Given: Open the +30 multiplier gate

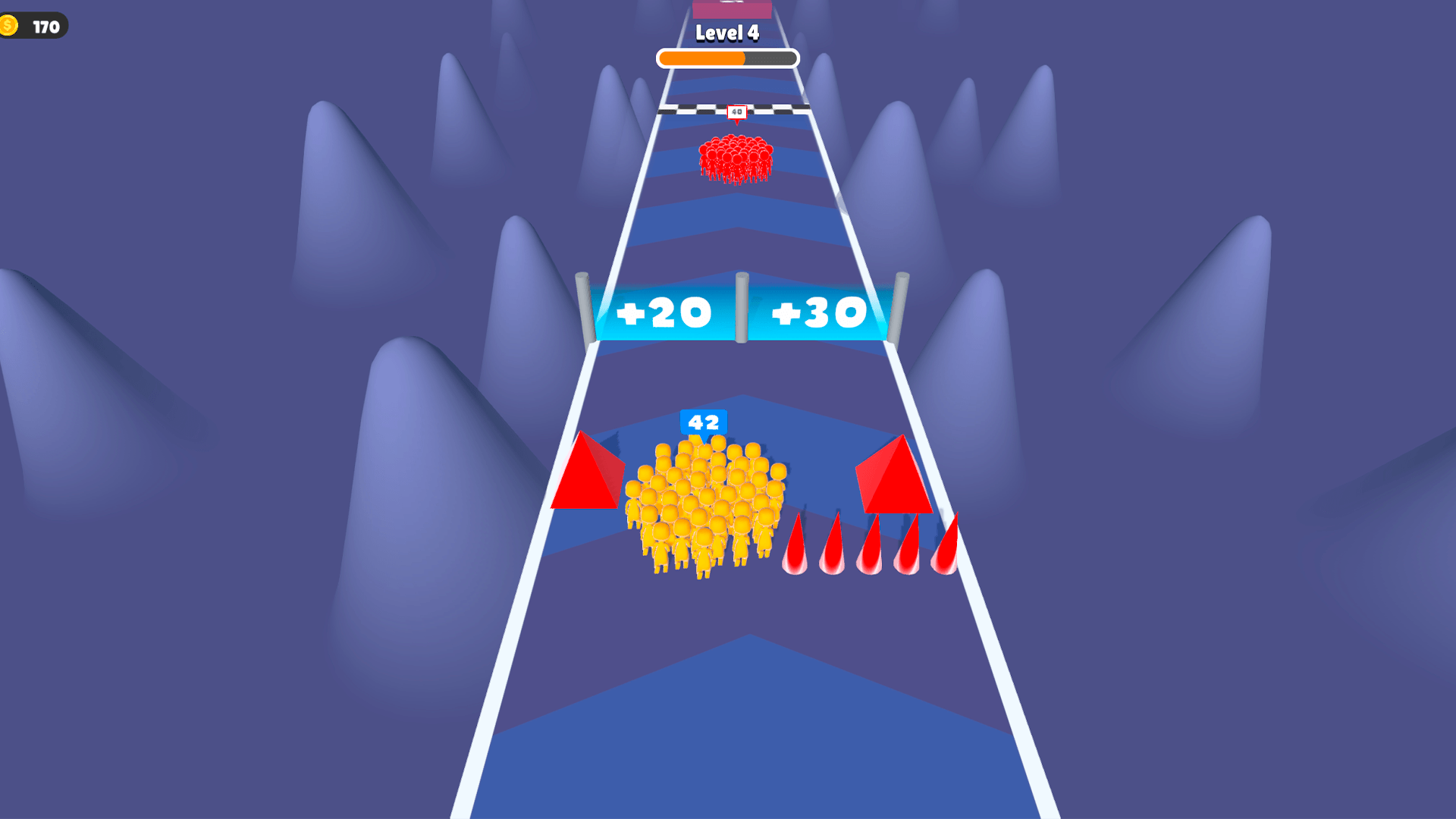Looking at the screenshot, I should pos(819,309).
